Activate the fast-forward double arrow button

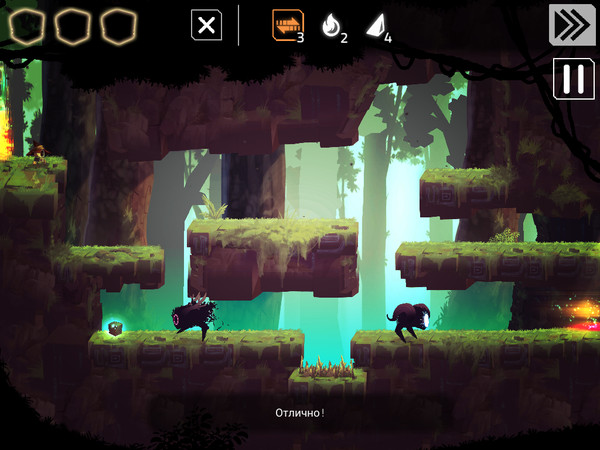point(572,25)
